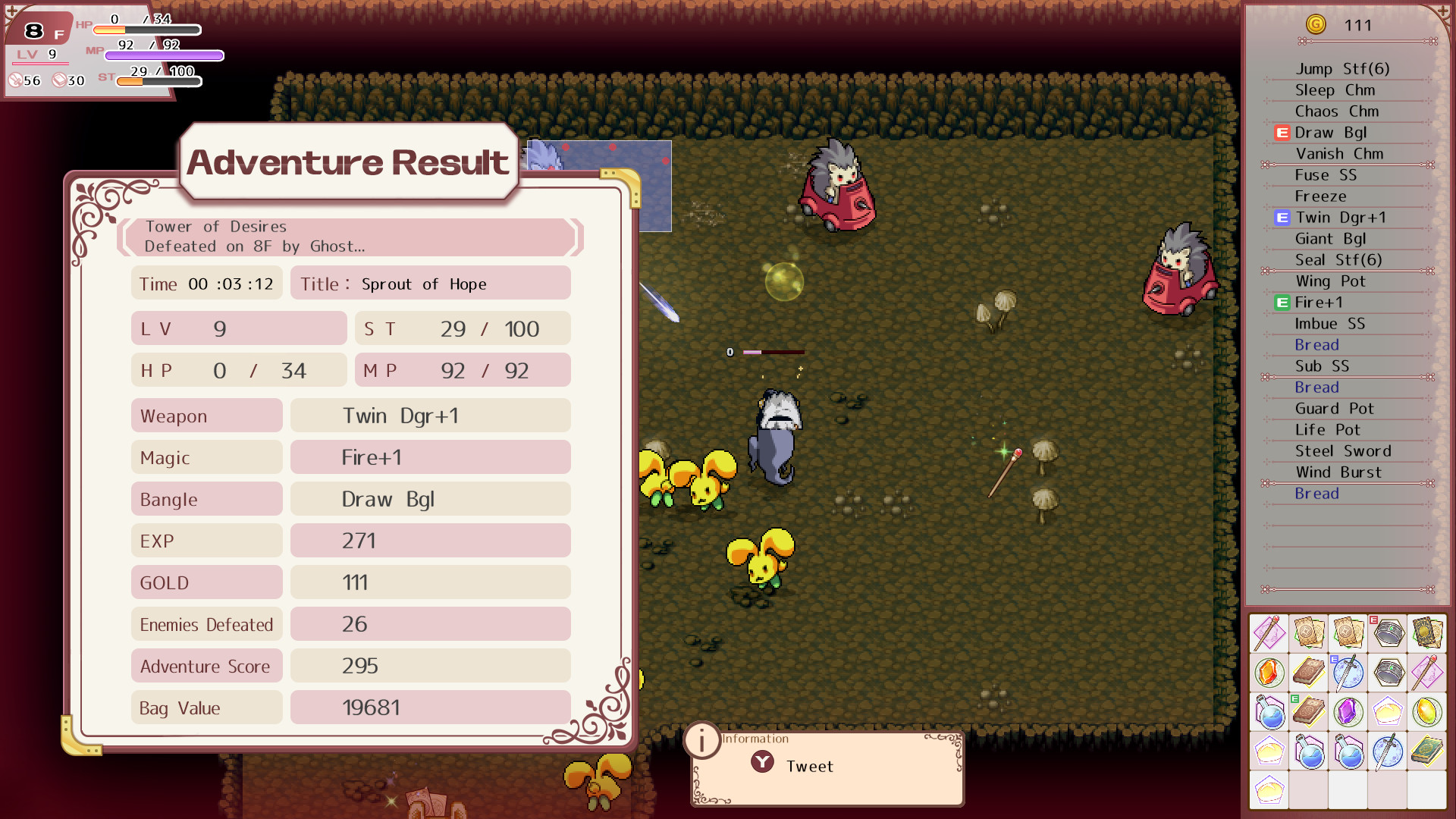Select the green tome in the bottom row
Viewport: 1456px width, 819px height.
[x=1429, y=752]
